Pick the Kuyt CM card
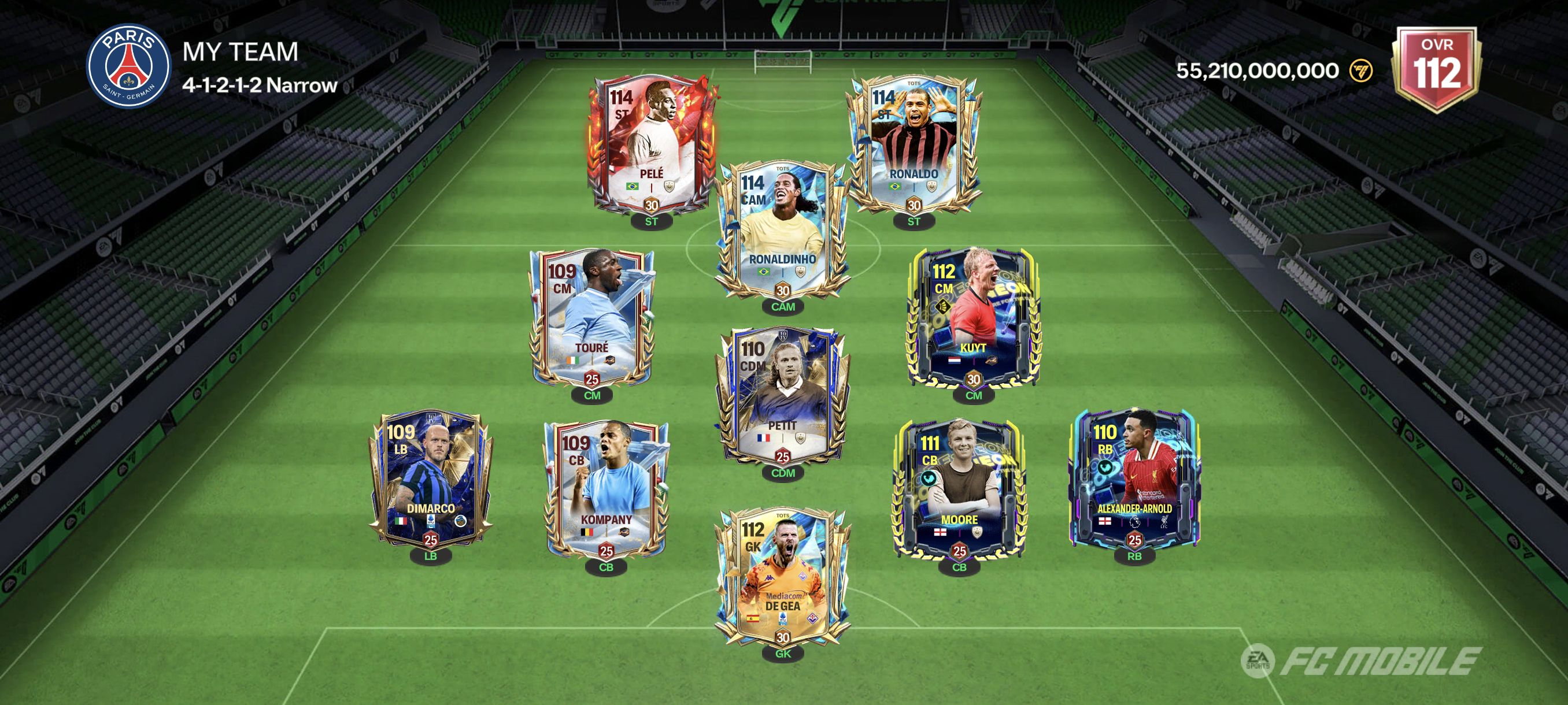Viewport: 1568px width, 705px height. [x=972, y=320]
